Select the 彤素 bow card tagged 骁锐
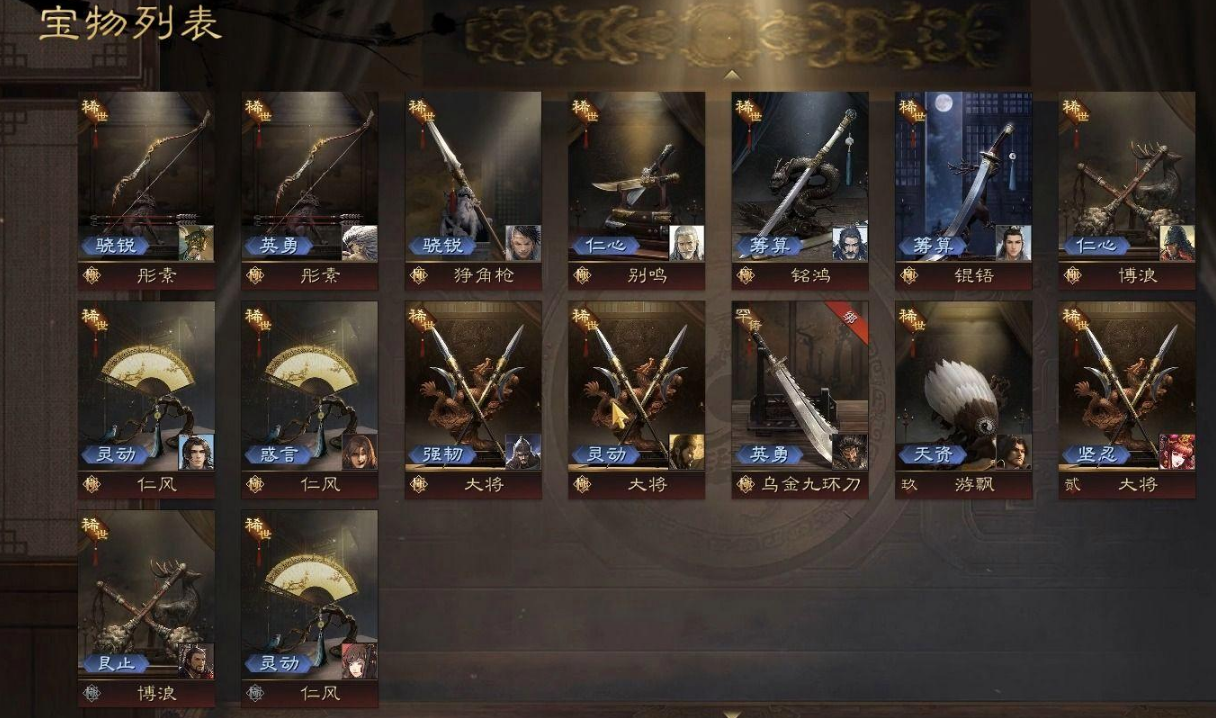This screenshot has width=1216, height=718. click(x=146, y=180)
